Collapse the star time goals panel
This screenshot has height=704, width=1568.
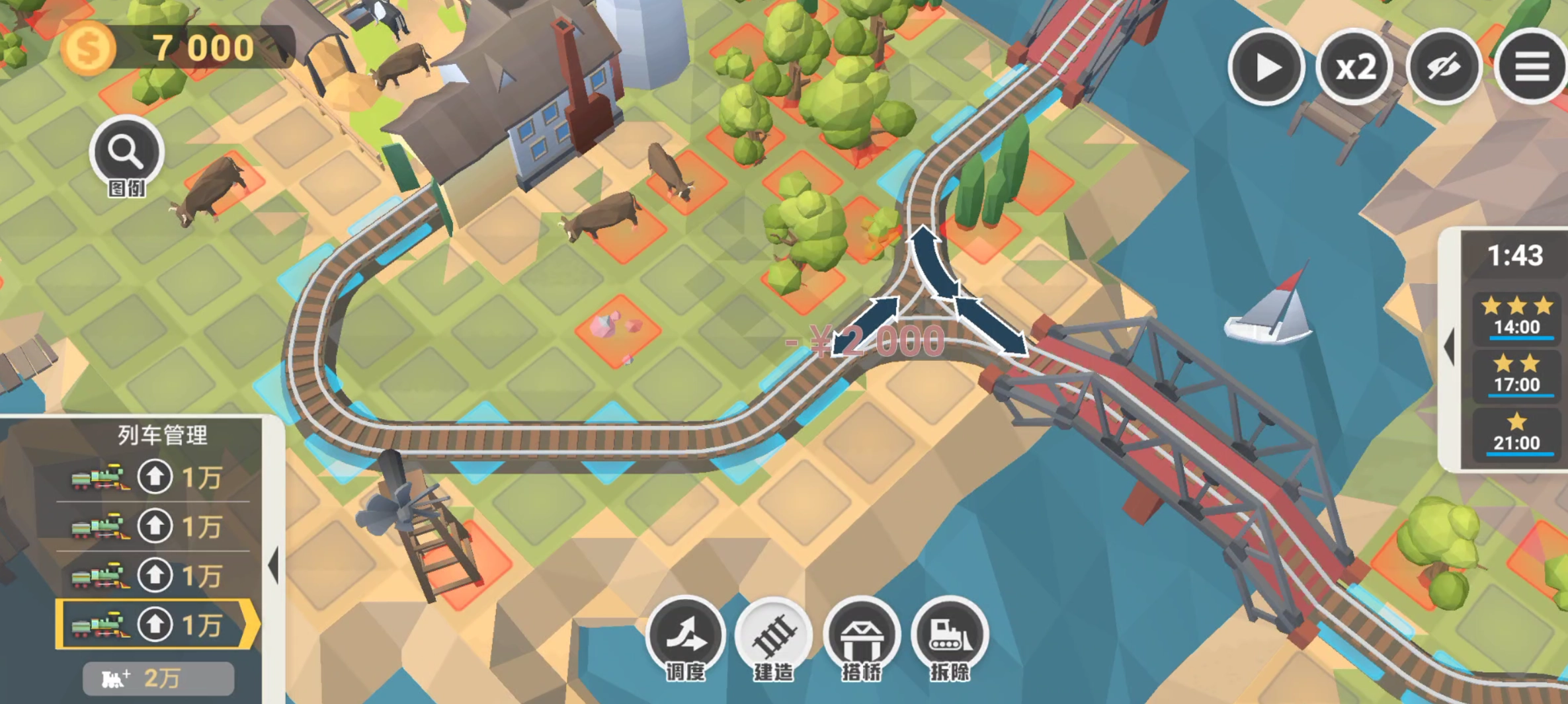point(1449,347)
